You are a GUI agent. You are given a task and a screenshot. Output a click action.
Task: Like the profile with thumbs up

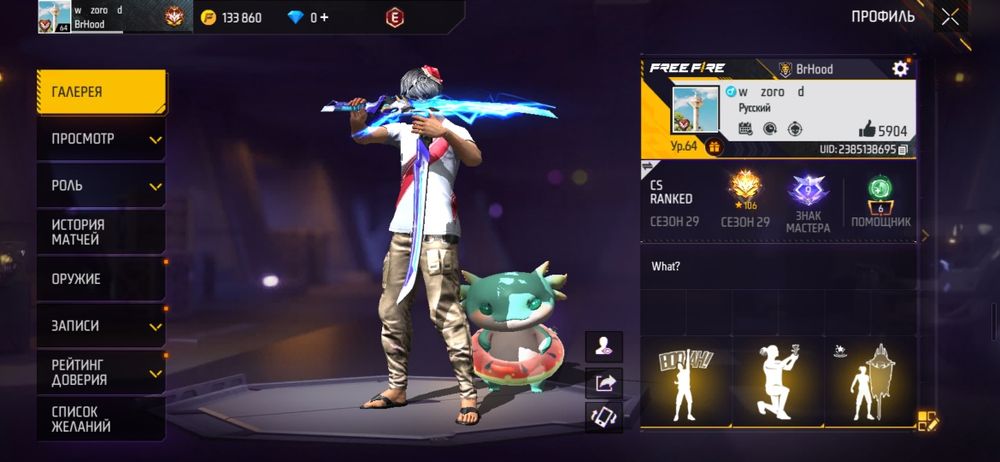pyautogui.click(x=866, y=130)
